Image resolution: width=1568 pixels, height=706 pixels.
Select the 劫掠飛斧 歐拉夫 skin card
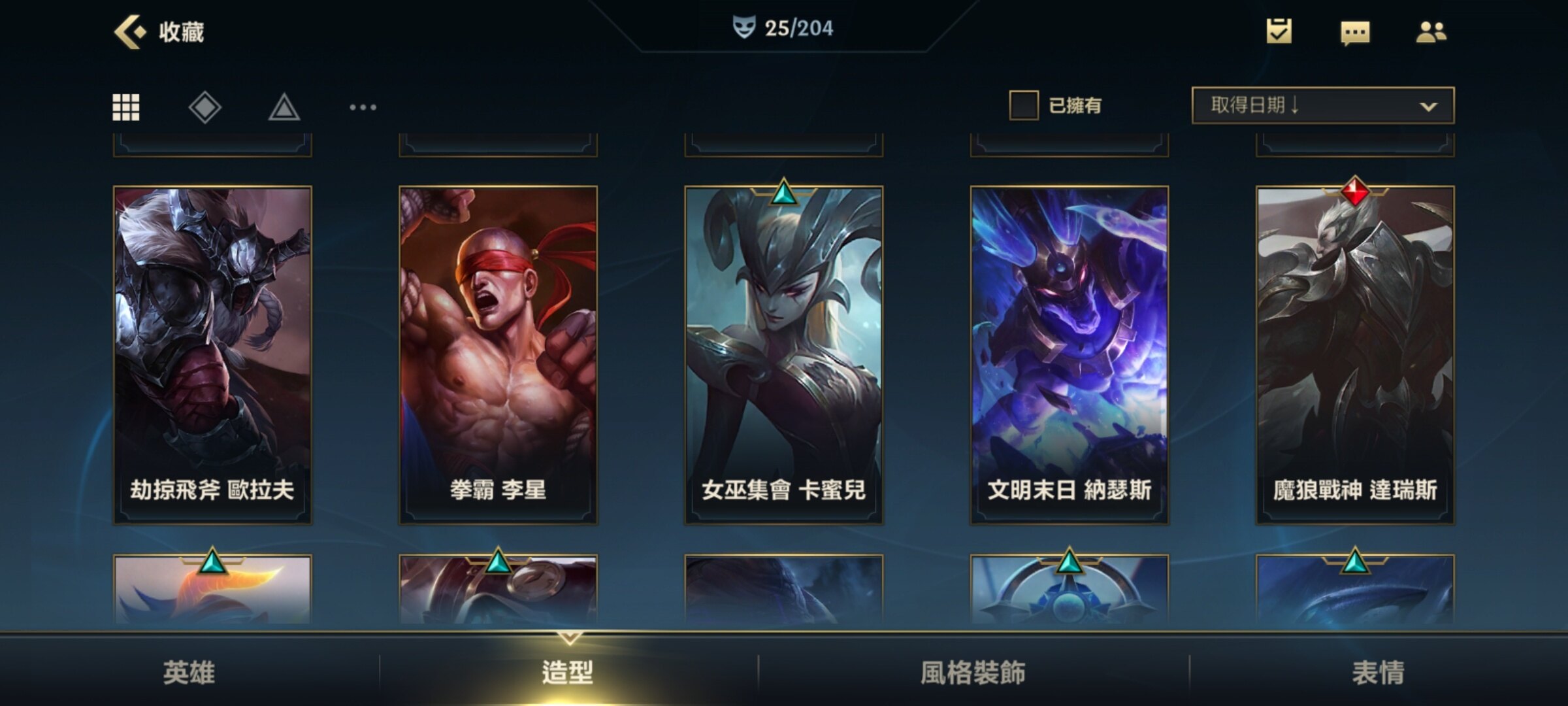click(212, 354)
